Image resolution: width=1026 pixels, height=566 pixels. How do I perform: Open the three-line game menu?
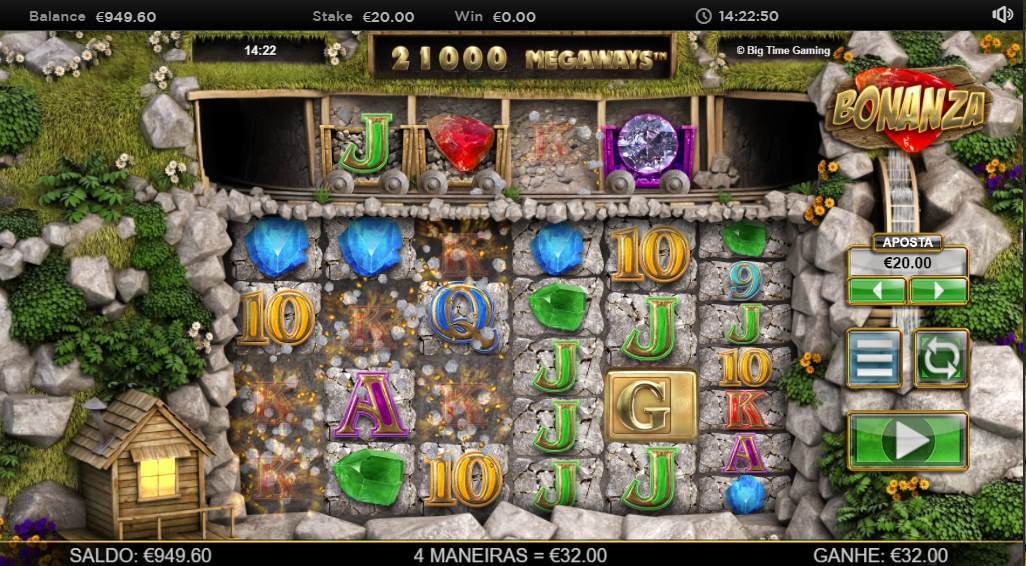[874, 358]
